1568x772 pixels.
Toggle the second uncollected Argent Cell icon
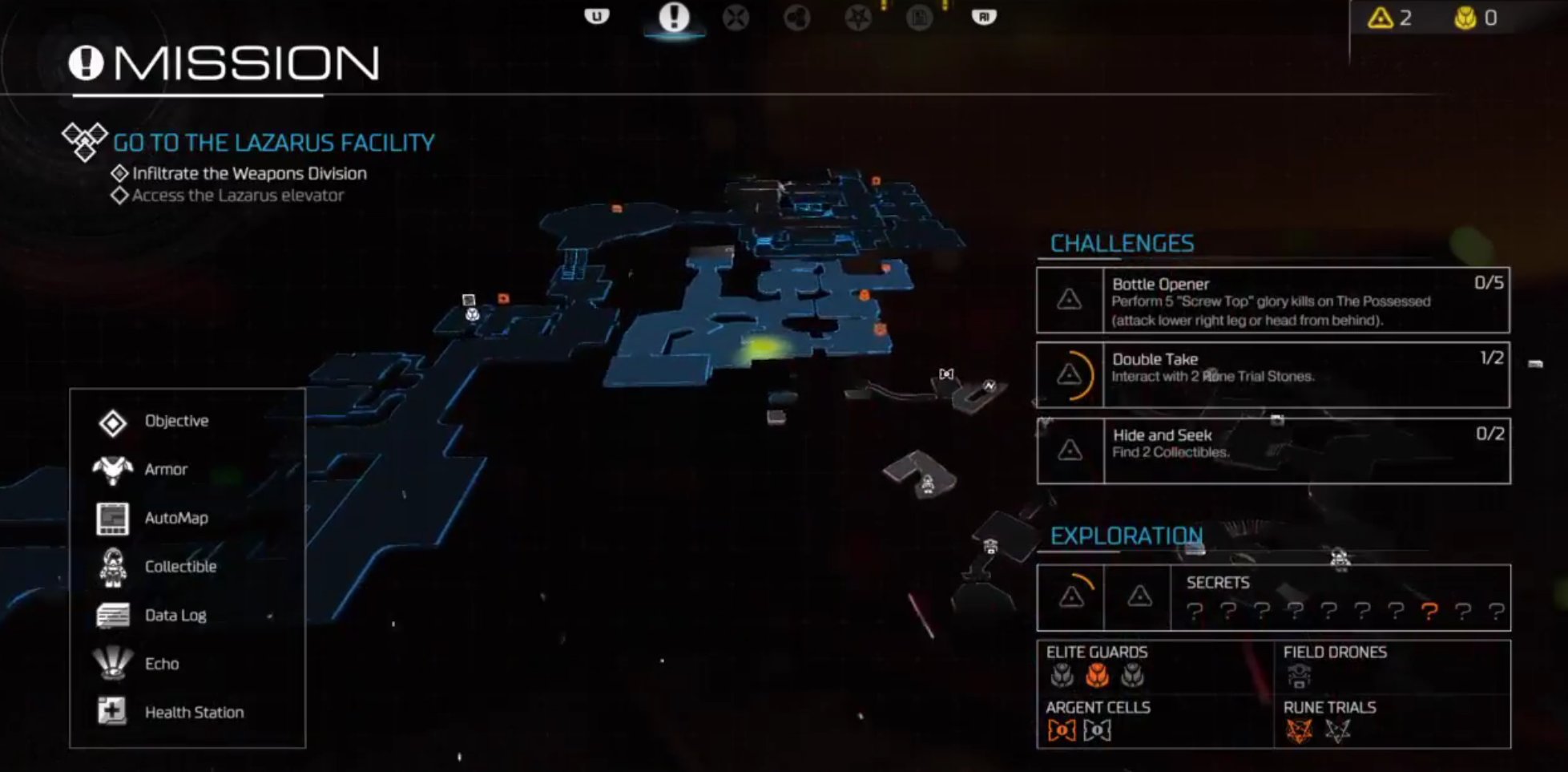tap(1096, 730)
